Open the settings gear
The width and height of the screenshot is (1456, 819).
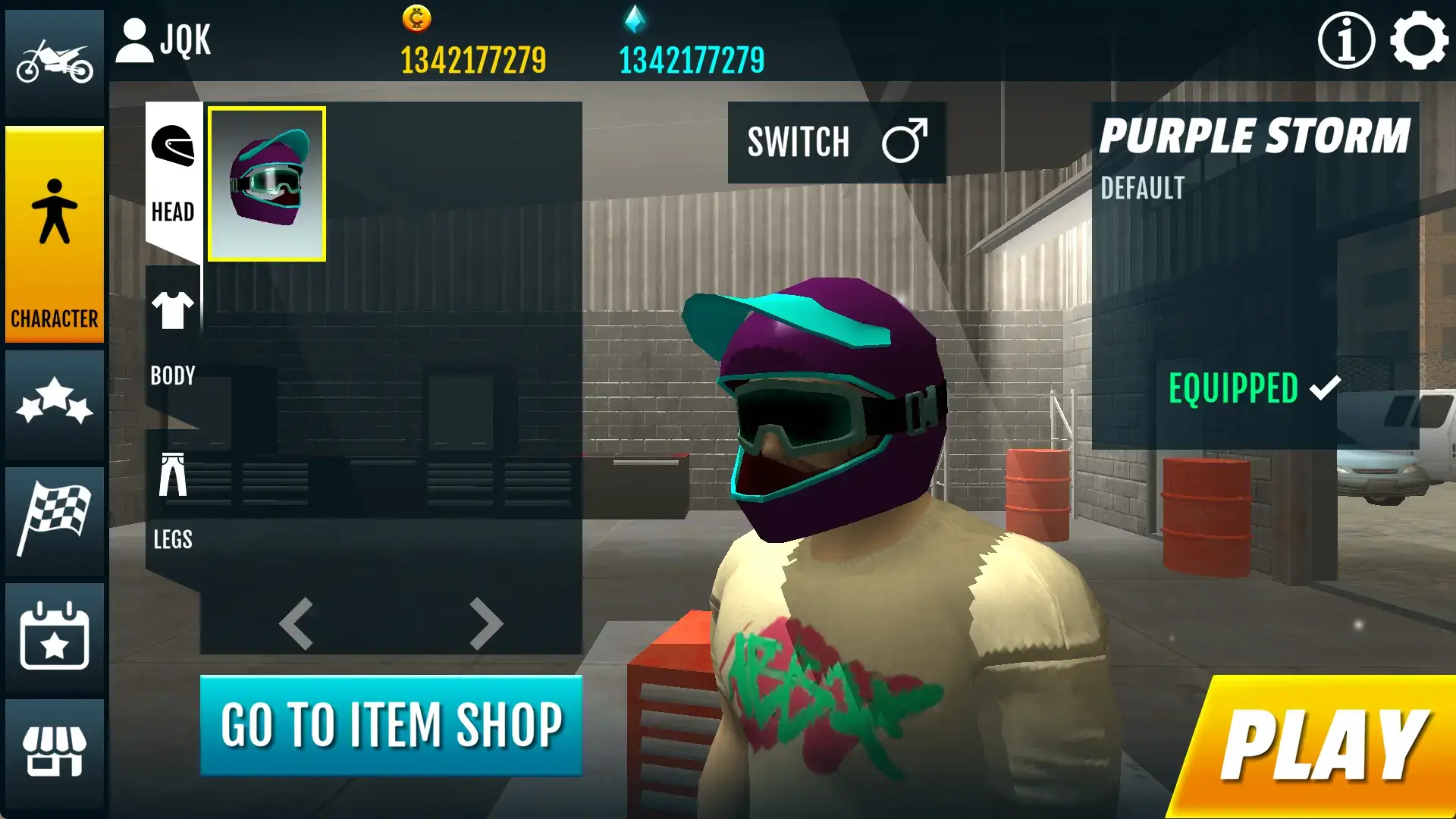pos(1418,41)
